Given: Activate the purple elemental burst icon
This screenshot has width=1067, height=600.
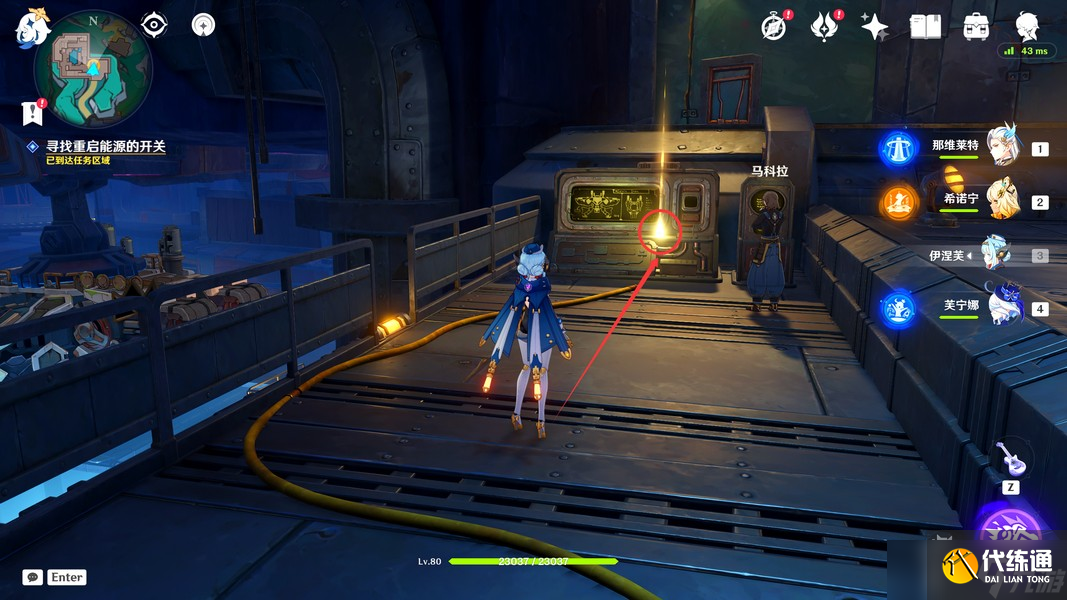Looking at the screenshot, I should click(x=1010, y=530).
